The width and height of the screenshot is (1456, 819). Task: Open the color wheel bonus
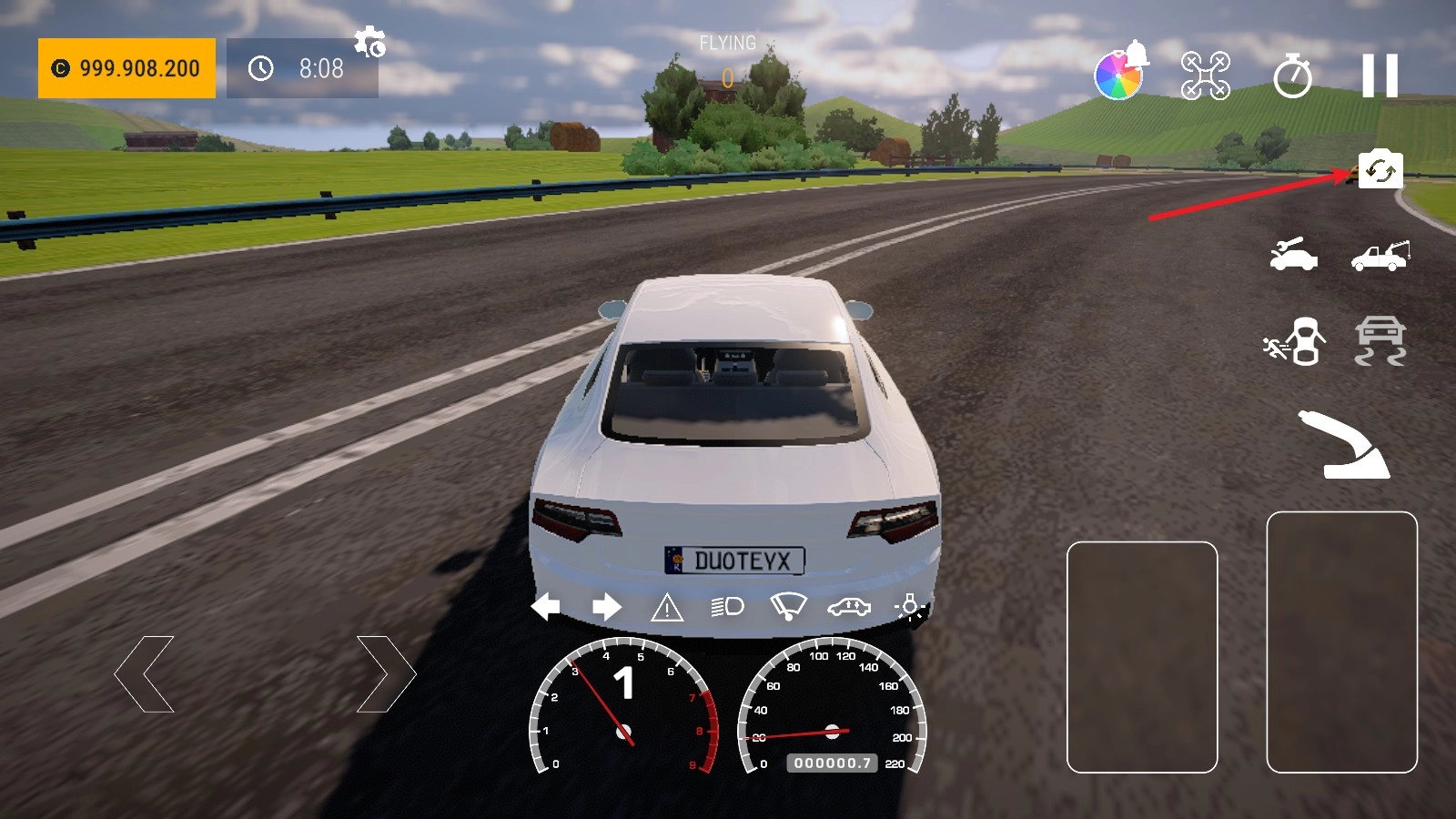point(1118,75)
